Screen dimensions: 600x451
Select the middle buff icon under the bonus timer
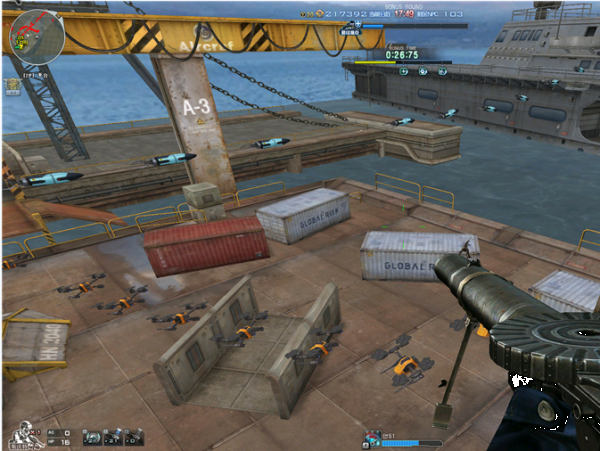click(422, 71)
